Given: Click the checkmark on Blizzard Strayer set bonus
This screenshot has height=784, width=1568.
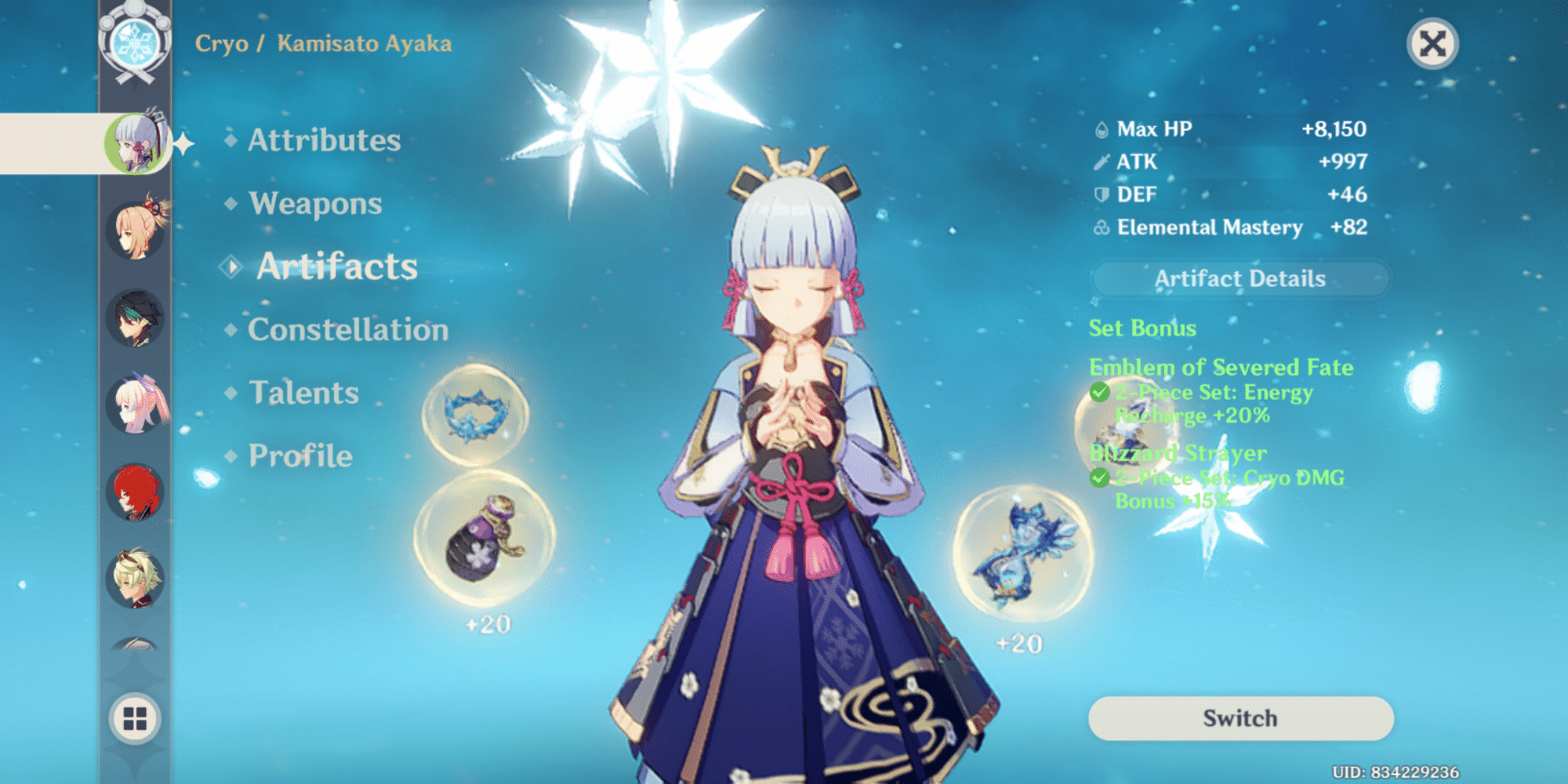Looking at the screenshot, I should coord(1100,478).
